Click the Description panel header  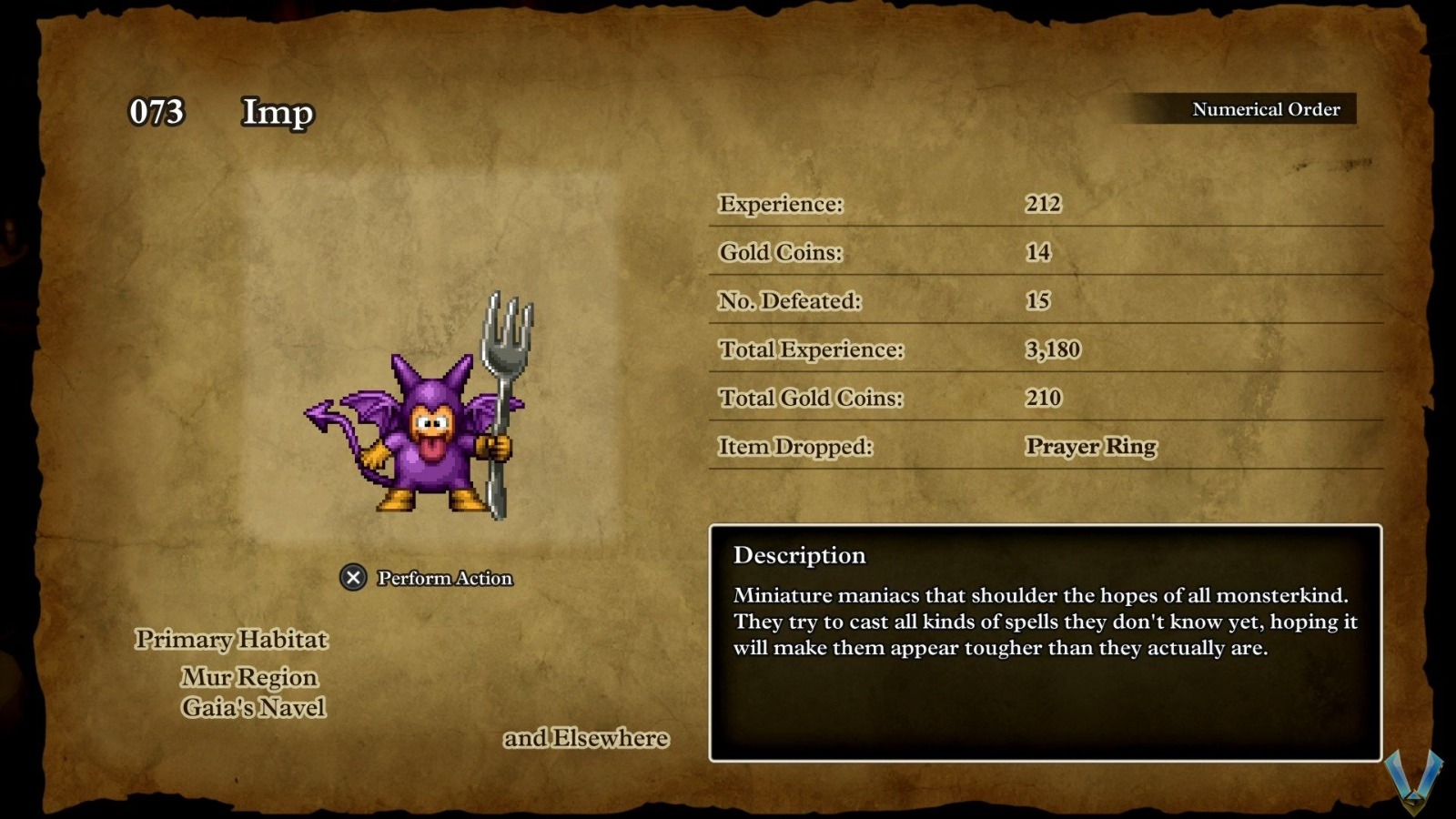click(799, 555)
